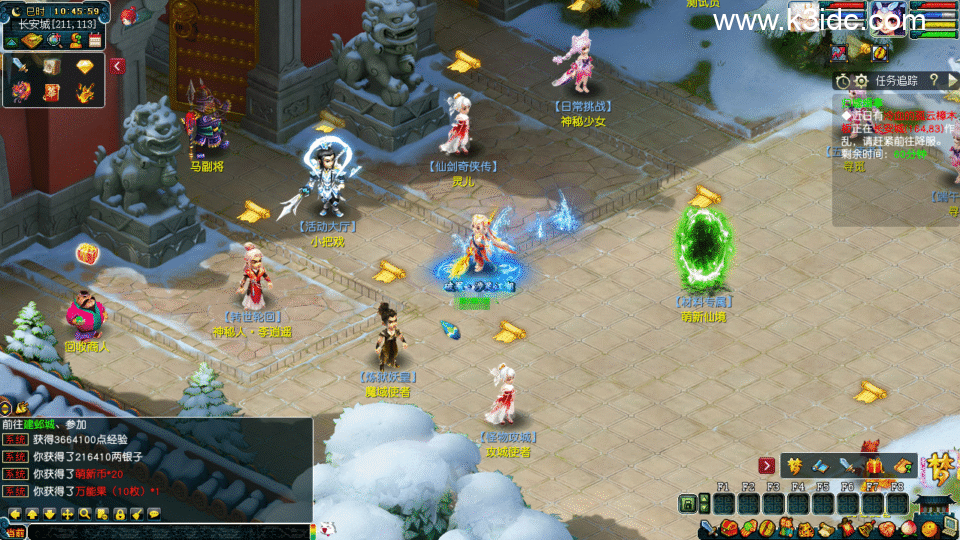
Task: Collapse the top-left shortcut panel with the red arrow
Action: 118,66
